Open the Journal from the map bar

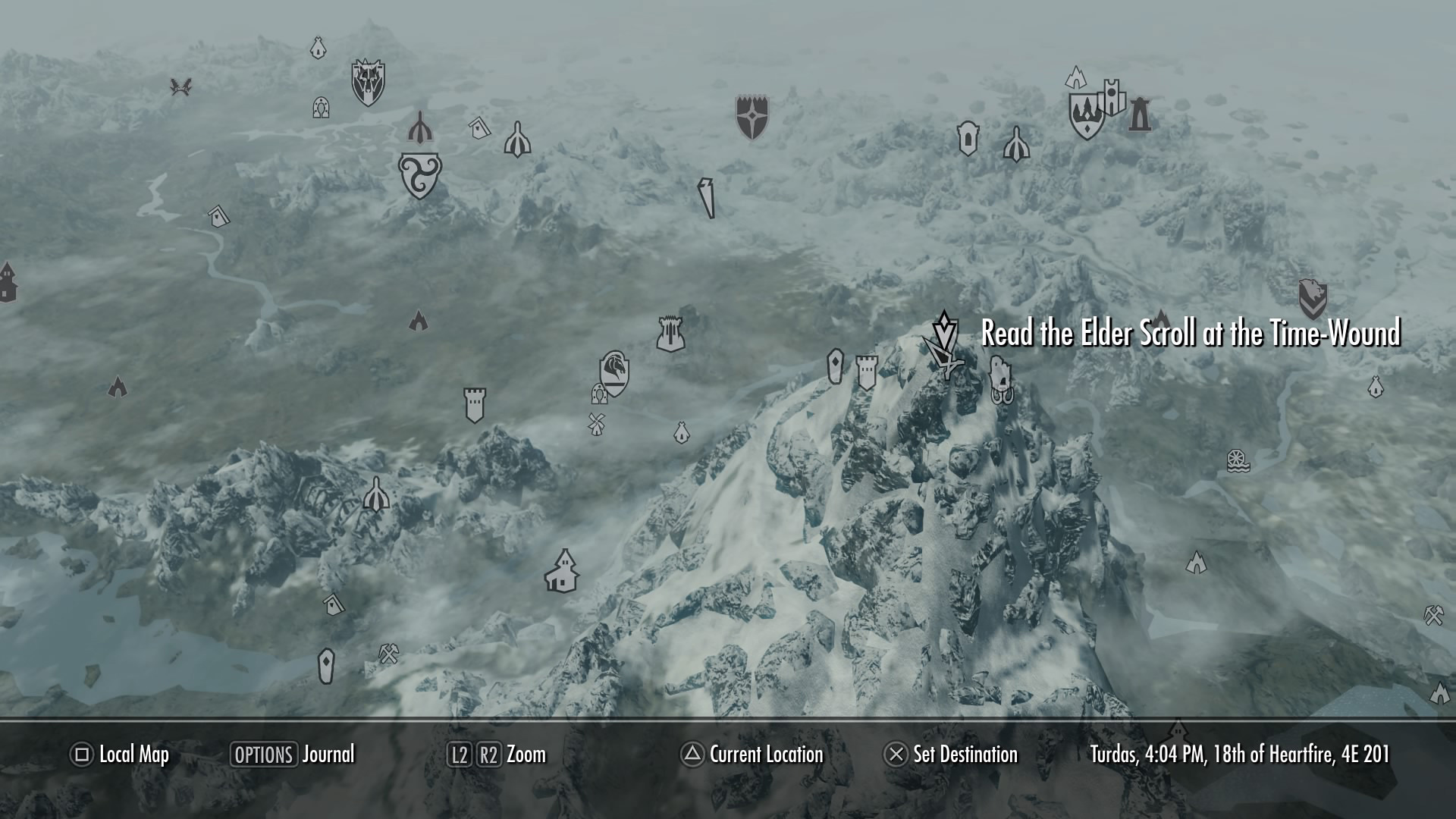point(293,755)
